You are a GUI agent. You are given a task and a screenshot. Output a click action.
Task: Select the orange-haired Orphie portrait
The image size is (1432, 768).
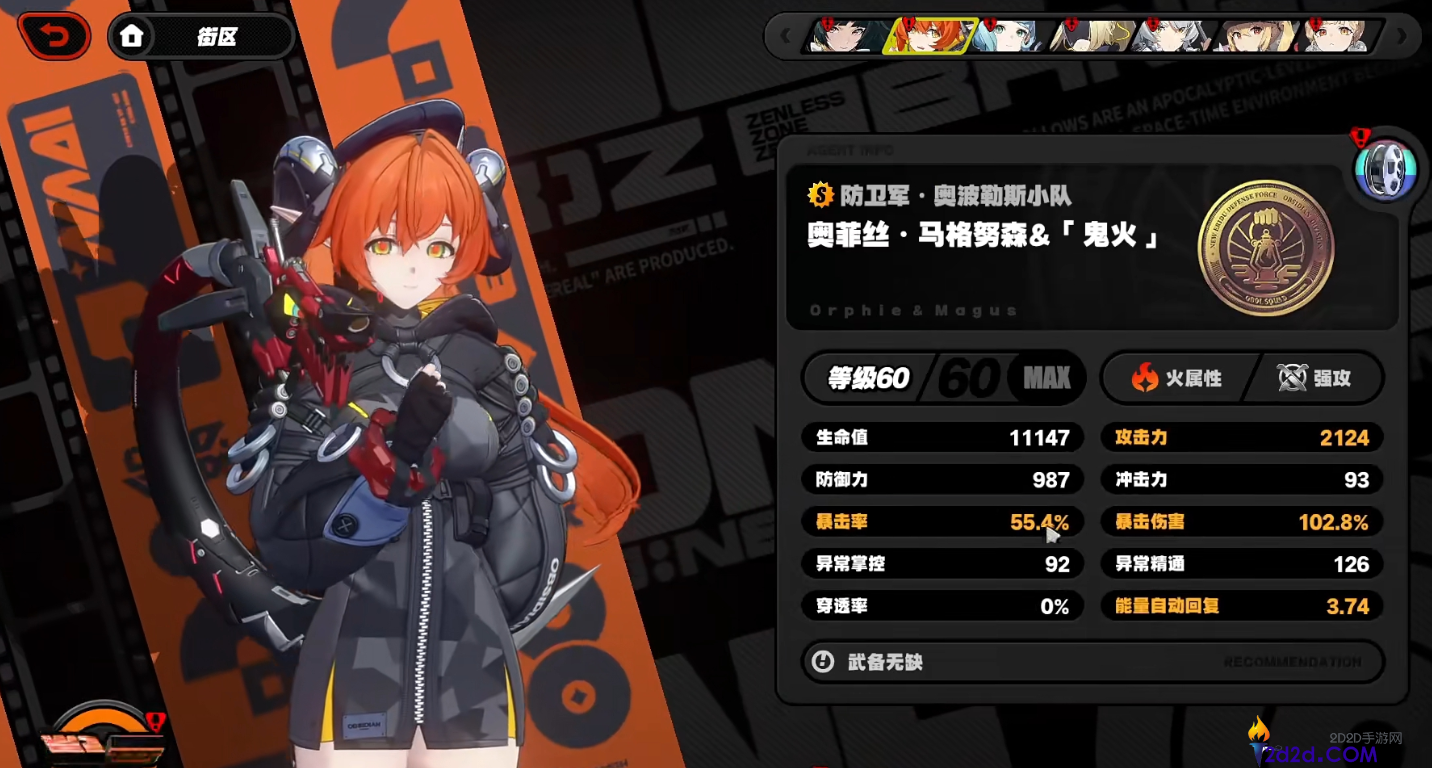[928, 37]
